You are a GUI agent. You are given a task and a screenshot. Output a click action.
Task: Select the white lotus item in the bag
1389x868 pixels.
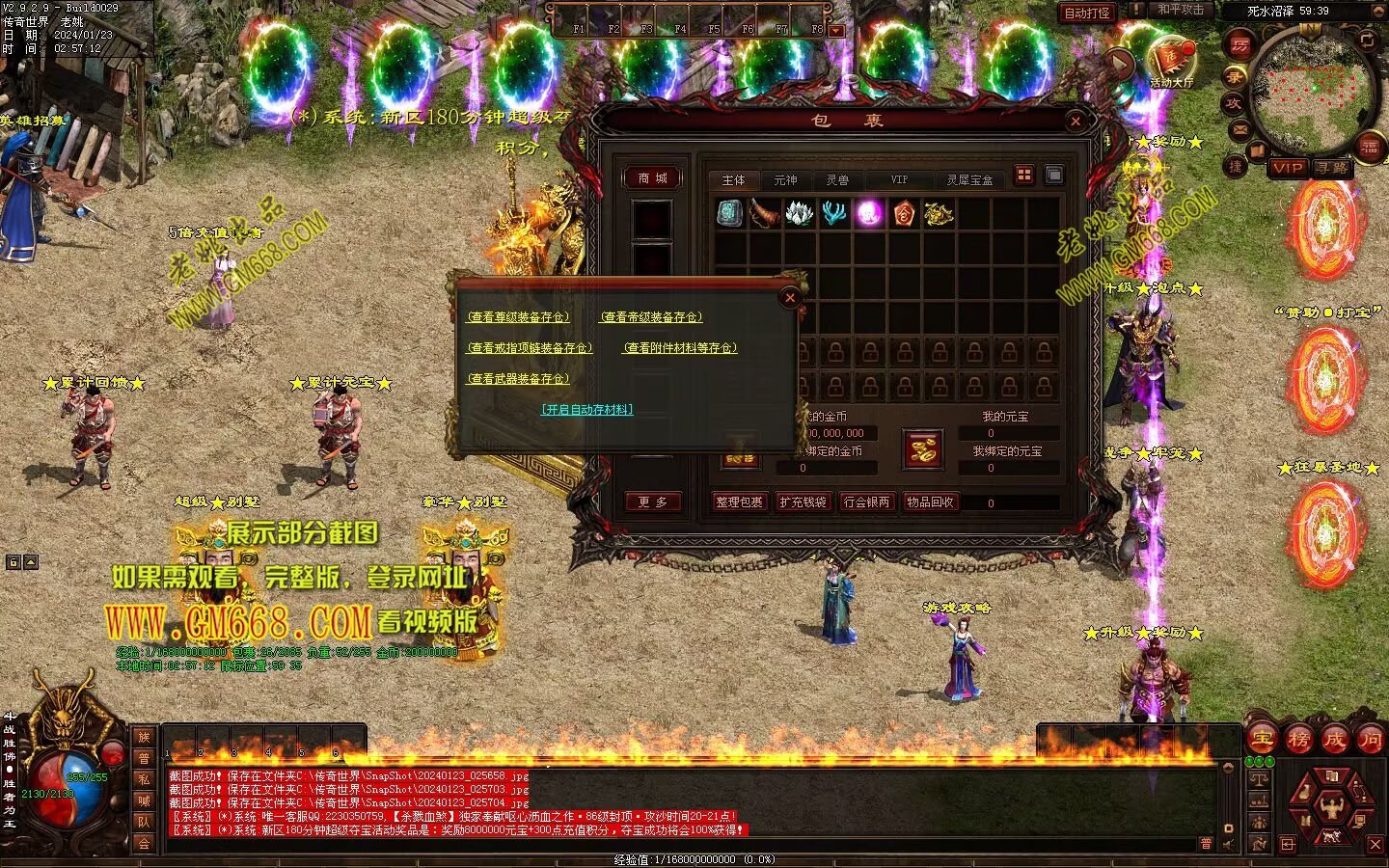click(800, 213)
